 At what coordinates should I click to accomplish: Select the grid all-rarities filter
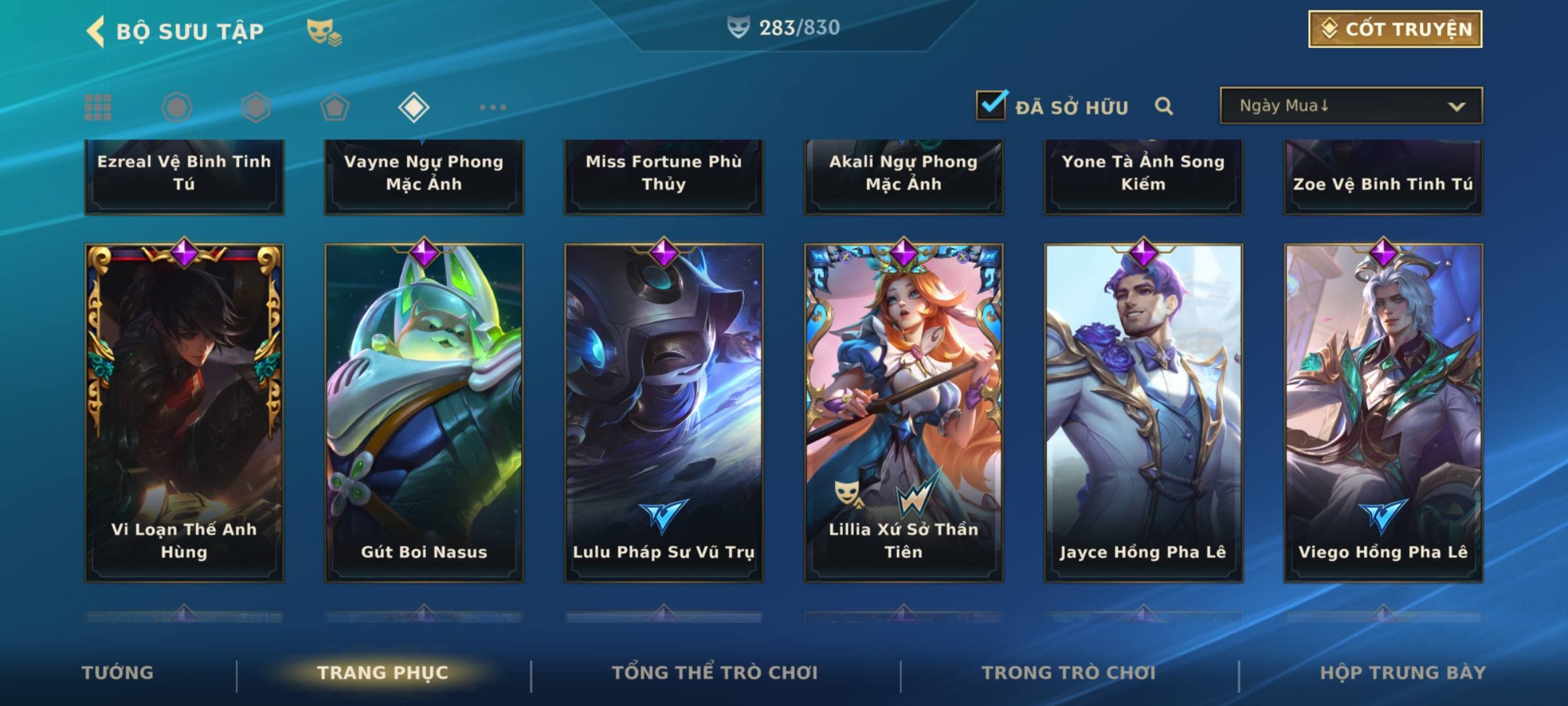[98, 107]
